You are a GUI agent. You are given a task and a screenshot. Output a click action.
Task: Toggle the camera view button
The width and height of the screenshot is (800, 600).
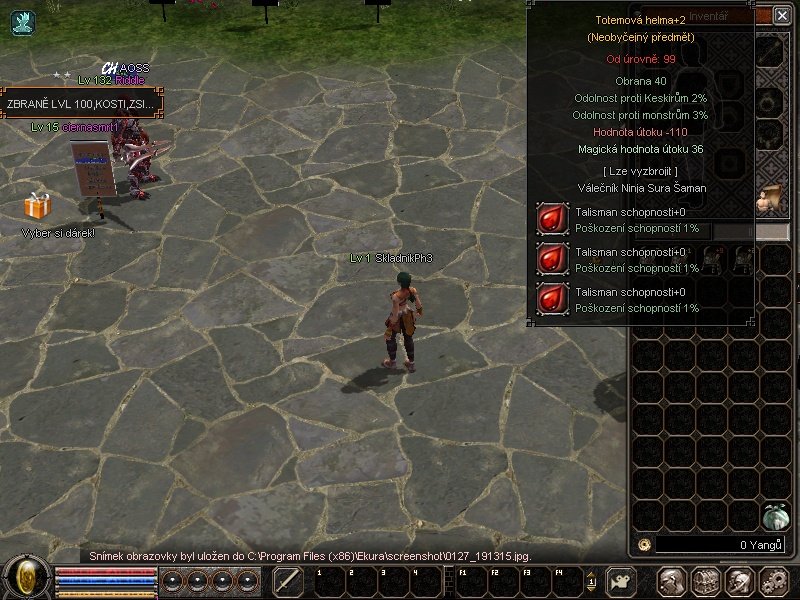pos(621,581)
